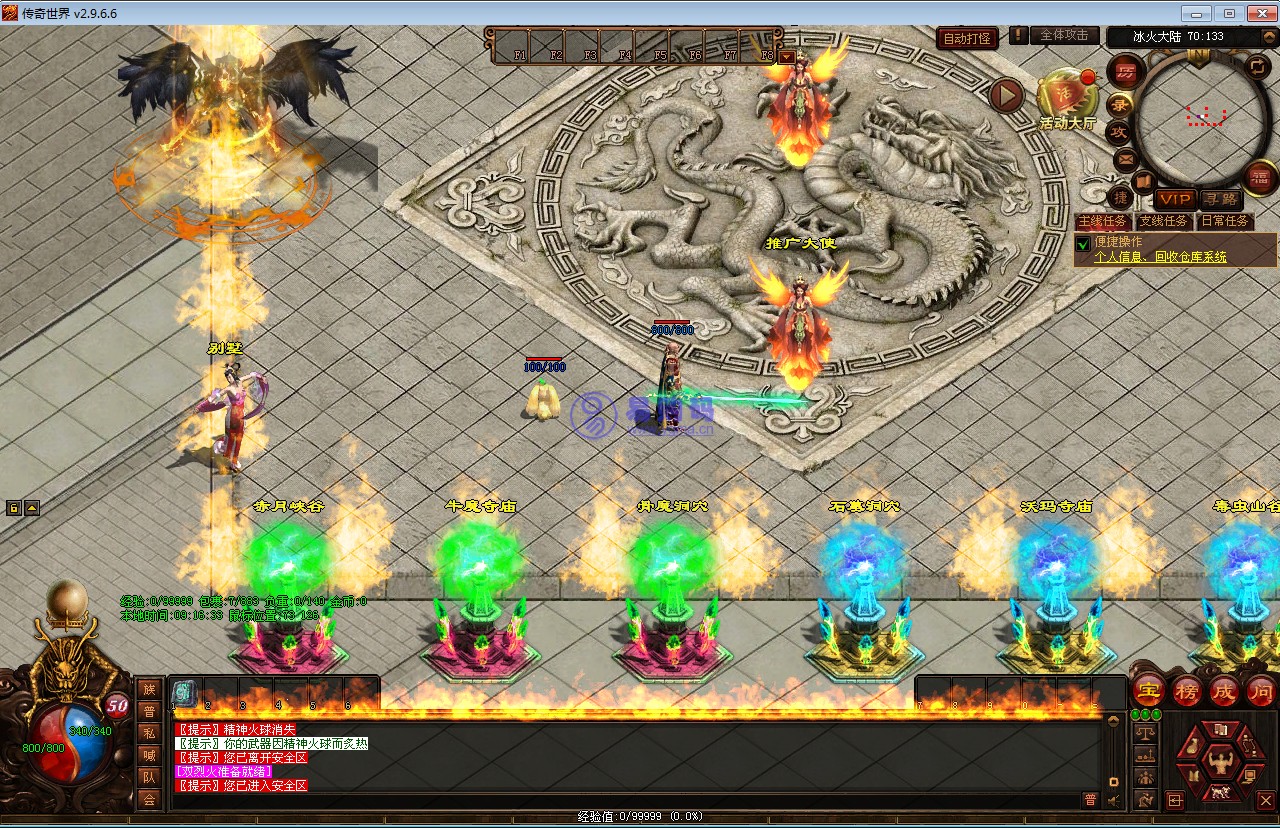Click the 全体攻击 attack mode button
This screenshot has height=828, width=1280.
1064,35
